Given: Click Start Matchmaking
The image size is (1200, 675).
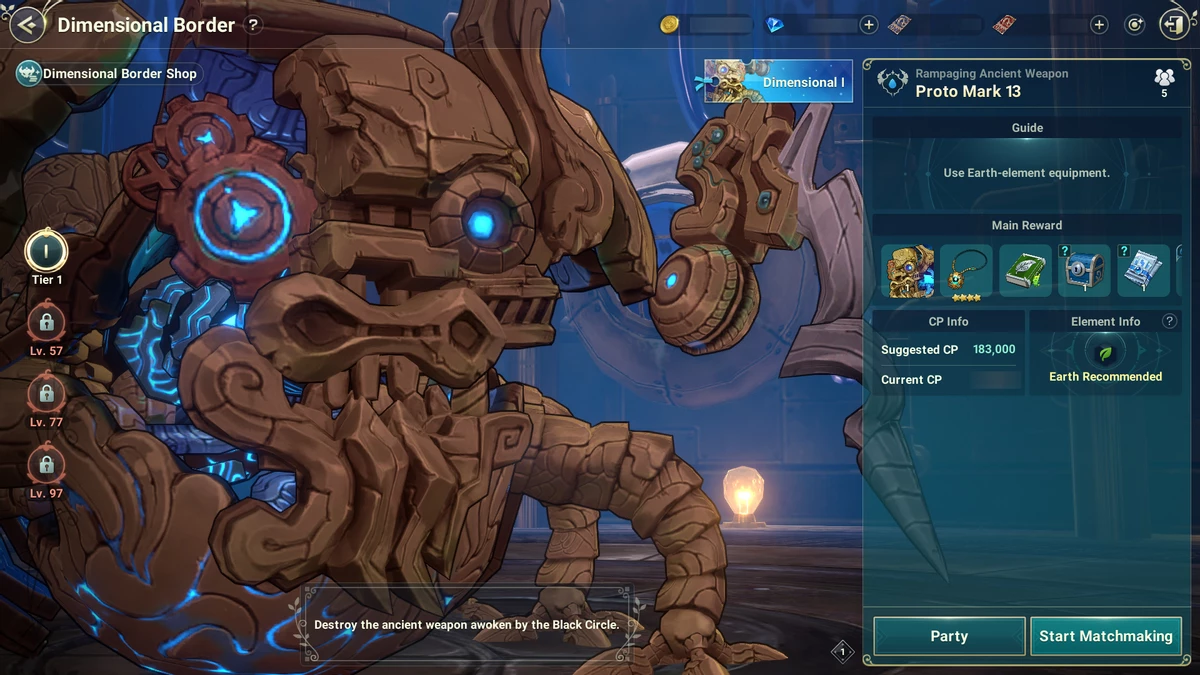Looking at the screenshot, I should click(1105, 636).
